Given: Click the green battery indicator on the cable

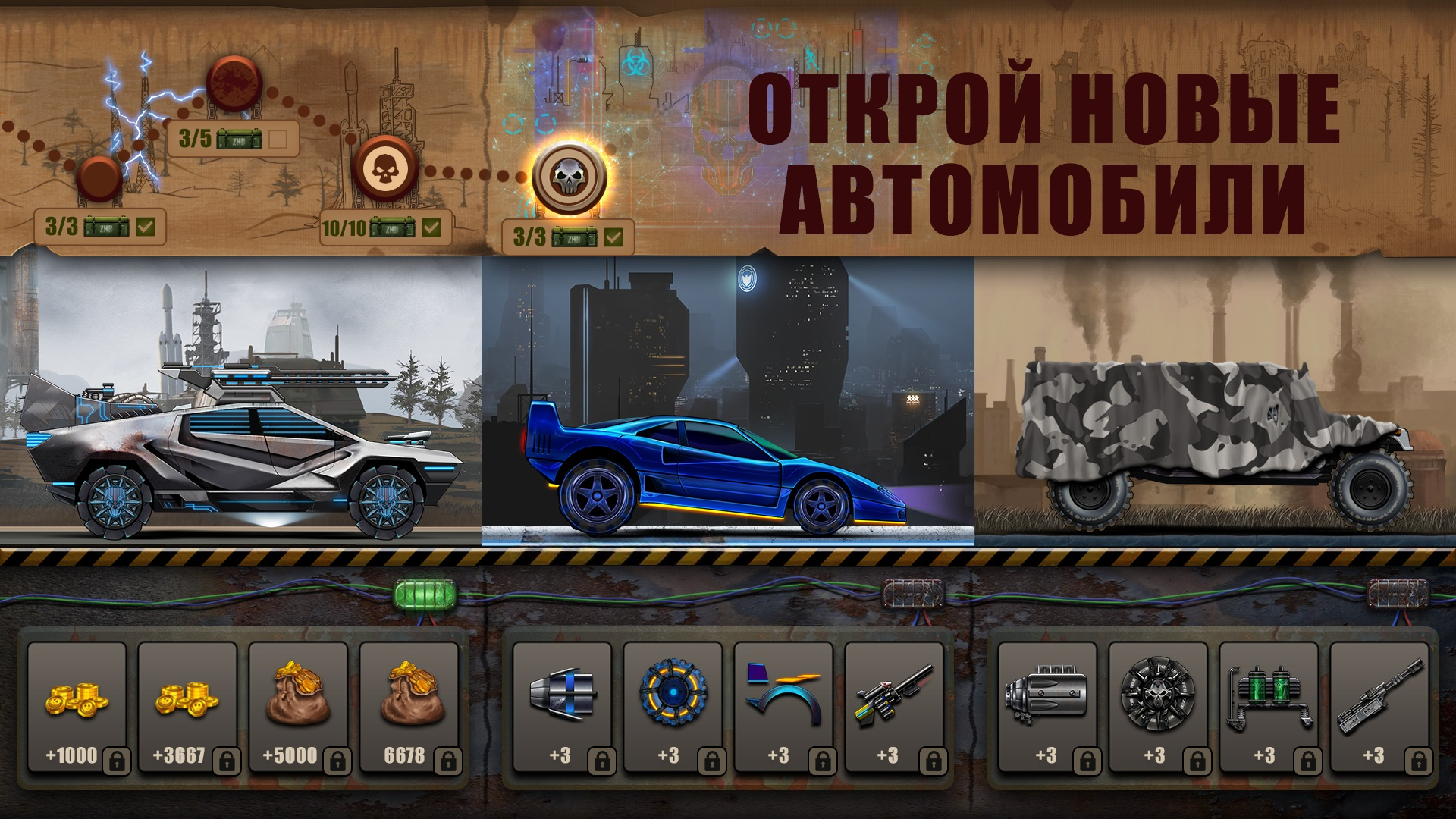Looking at the screenshot, I should coord(423,592).
